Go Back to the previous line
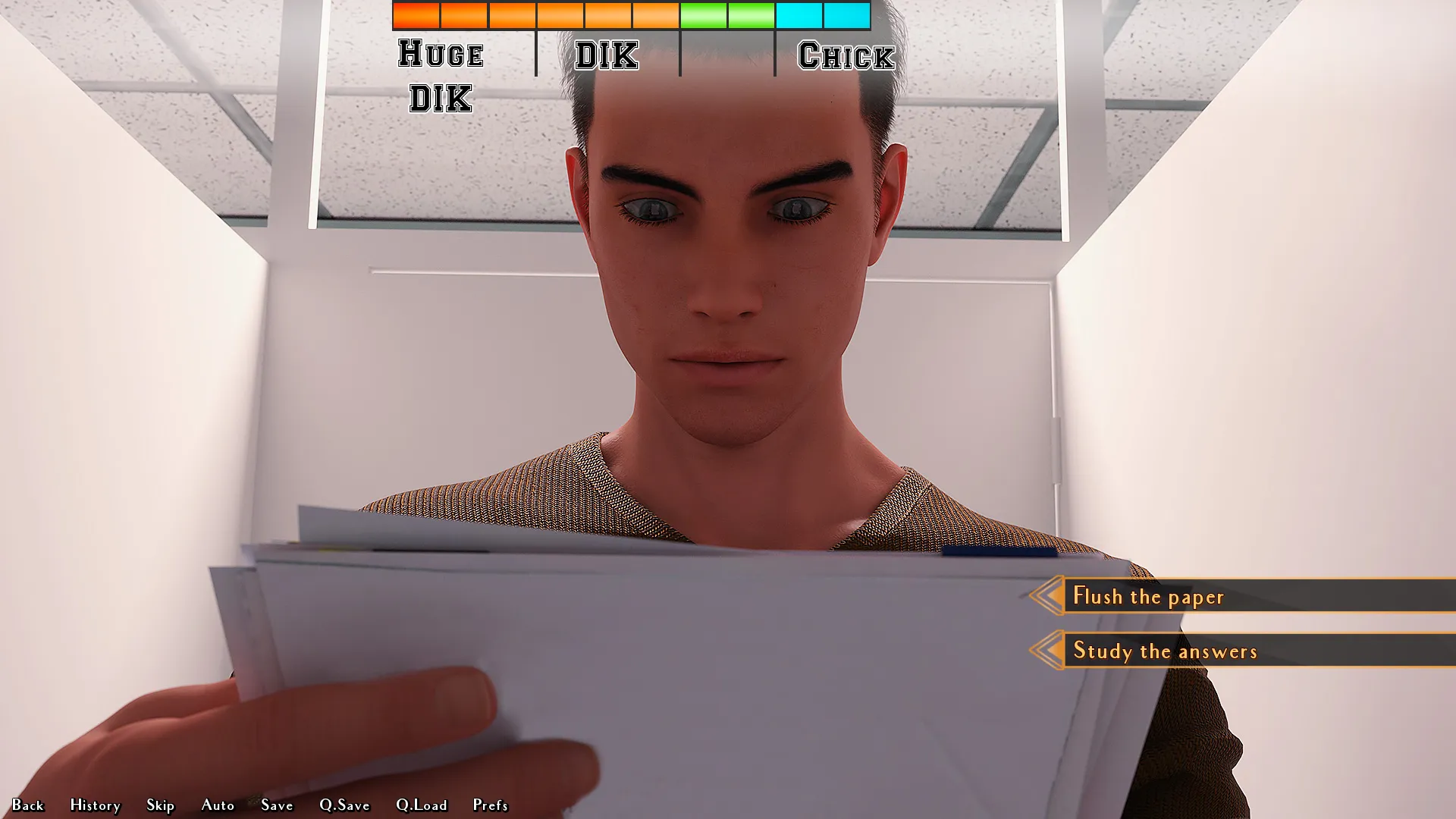This screenshot has height=819, width=1456. pyautogui.click(x=28, y=805)
